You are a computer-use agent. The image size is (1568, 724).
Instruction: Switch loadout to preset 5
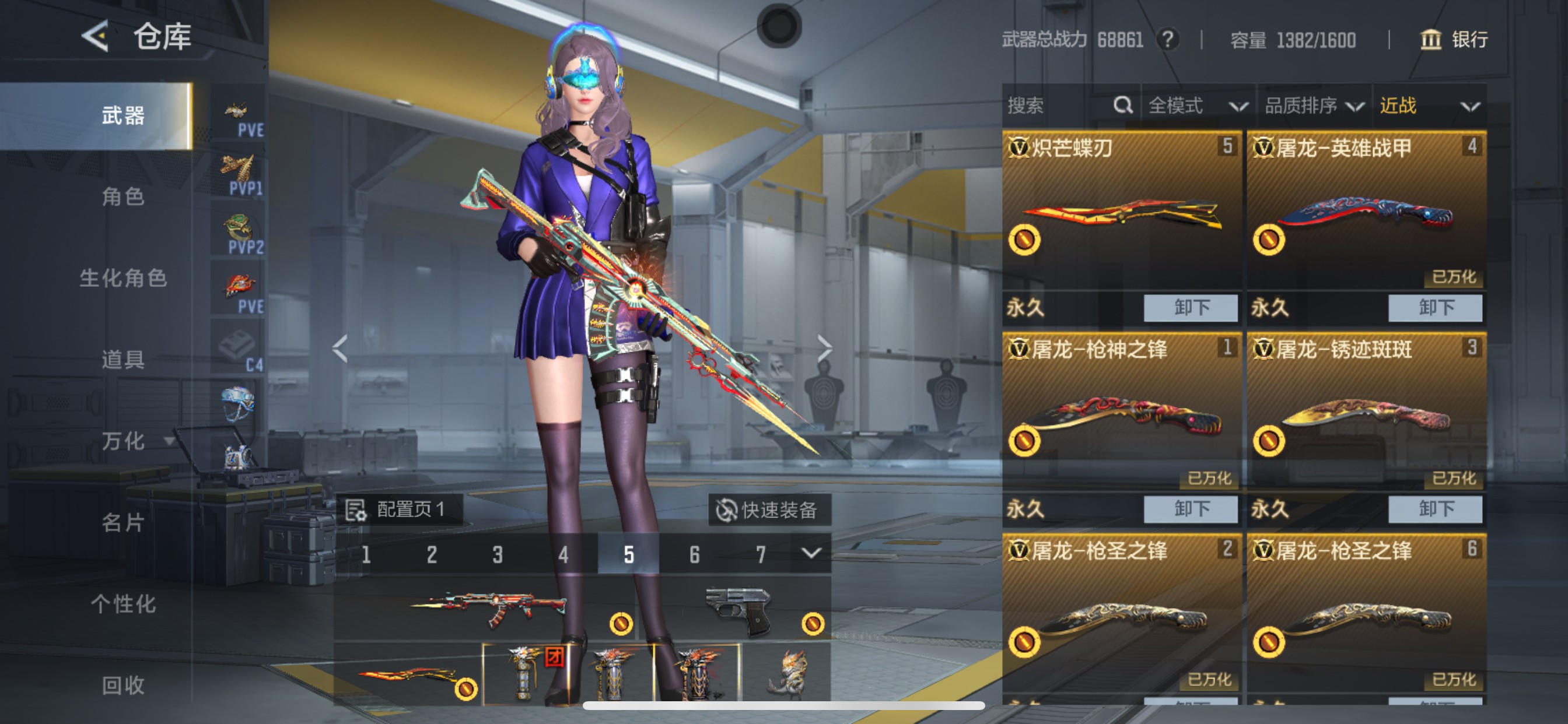click(x=628, y=554)
